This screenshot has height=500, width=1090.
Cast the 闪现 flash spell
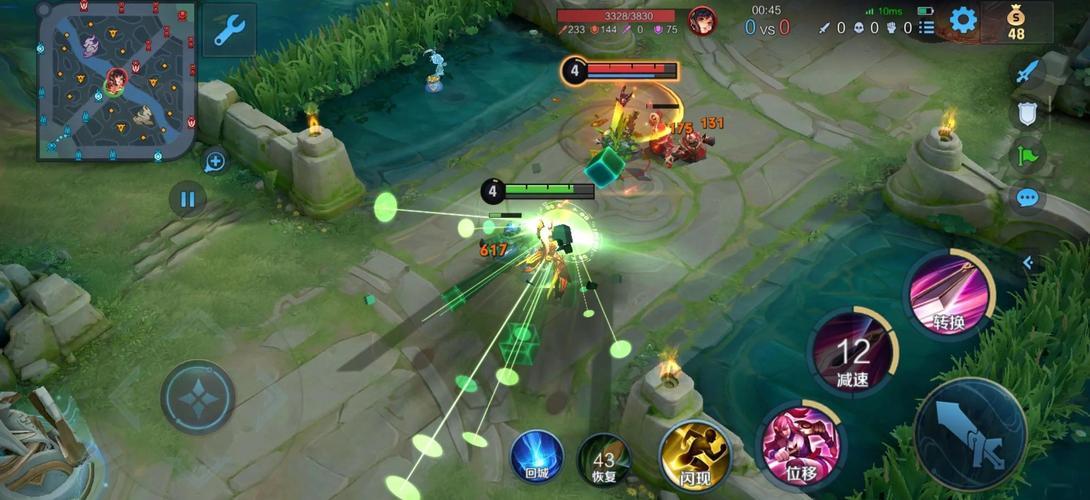point(693,455)
